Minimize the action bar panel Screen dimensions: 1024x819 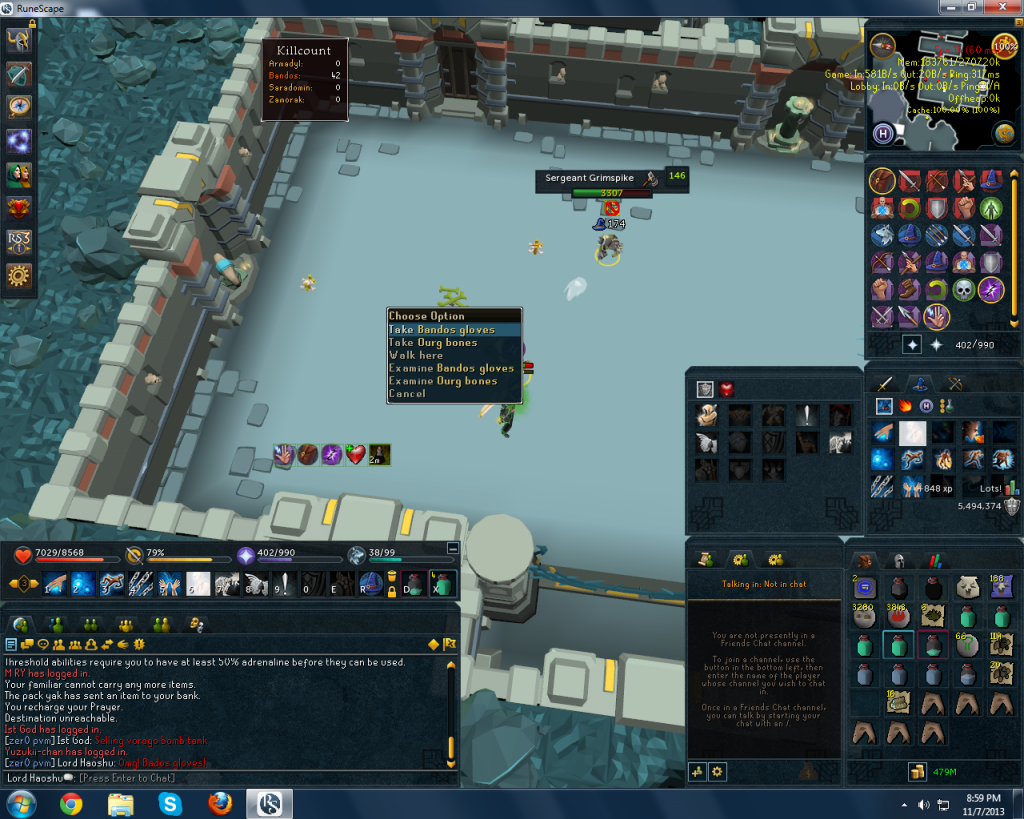click(452, 548)
